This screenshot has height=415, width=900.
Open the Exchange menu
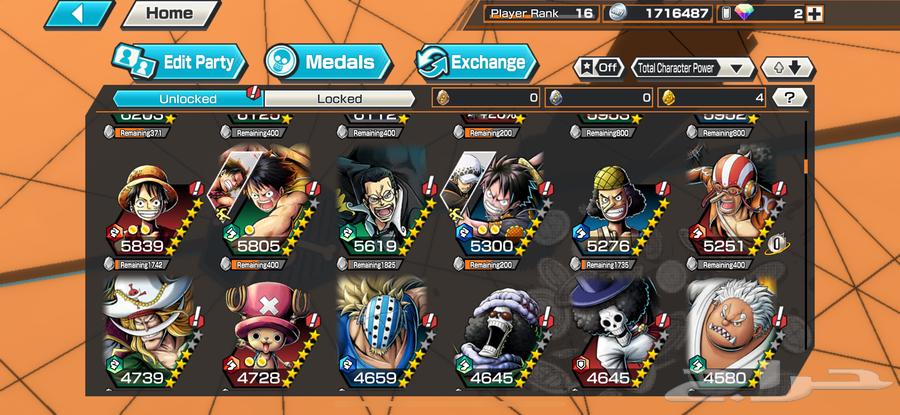click(x=476, y=62)
